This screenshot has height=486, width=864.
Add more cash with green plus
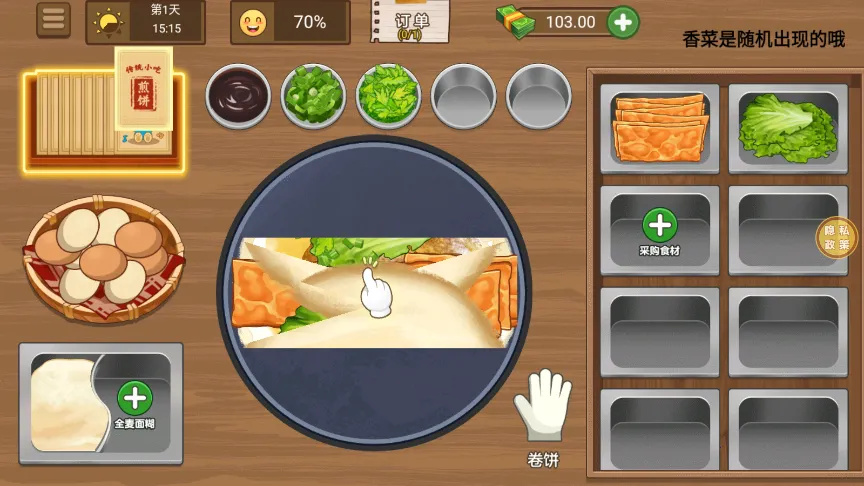click(x=623, y=21)
